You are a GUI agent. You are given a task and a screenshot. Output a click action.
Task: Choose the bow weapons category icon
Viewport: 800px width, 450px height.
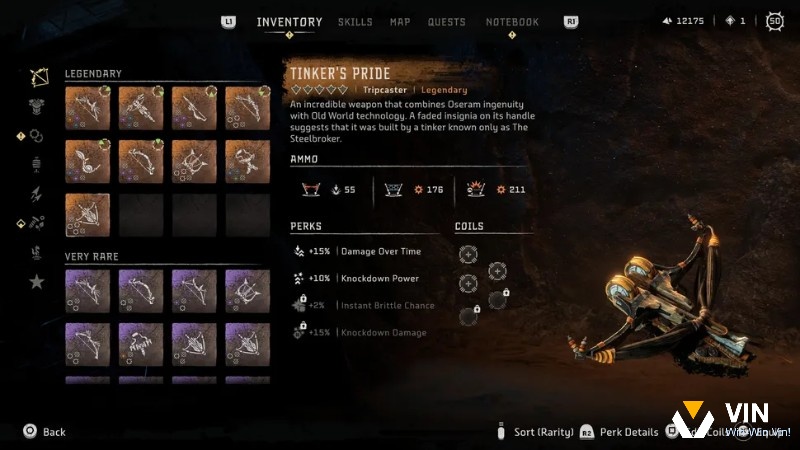pyautogui.click(x=39, y=78)
